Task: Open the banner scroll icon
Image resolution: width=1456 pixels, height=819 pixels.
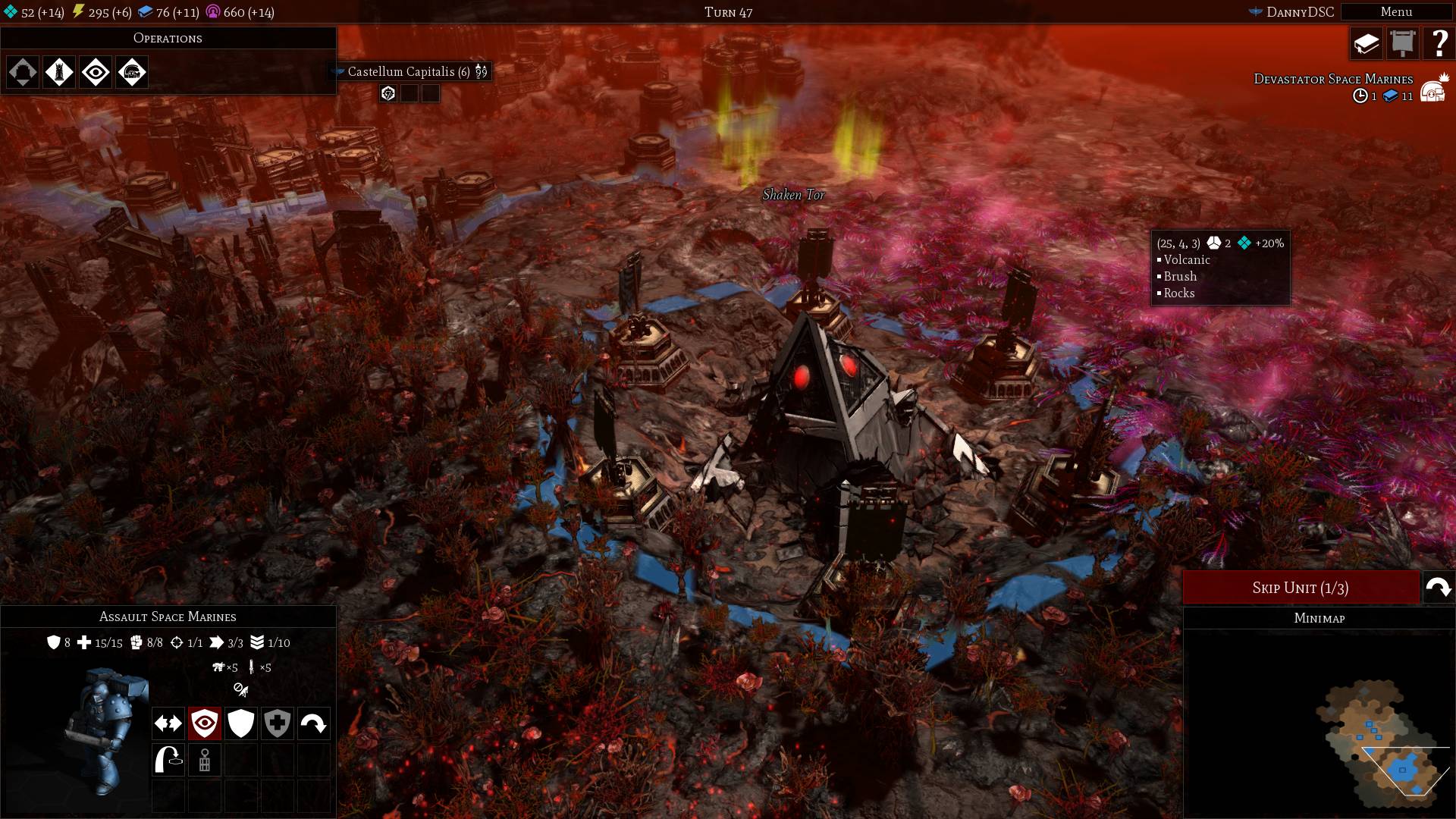Action: (1403, 44)
